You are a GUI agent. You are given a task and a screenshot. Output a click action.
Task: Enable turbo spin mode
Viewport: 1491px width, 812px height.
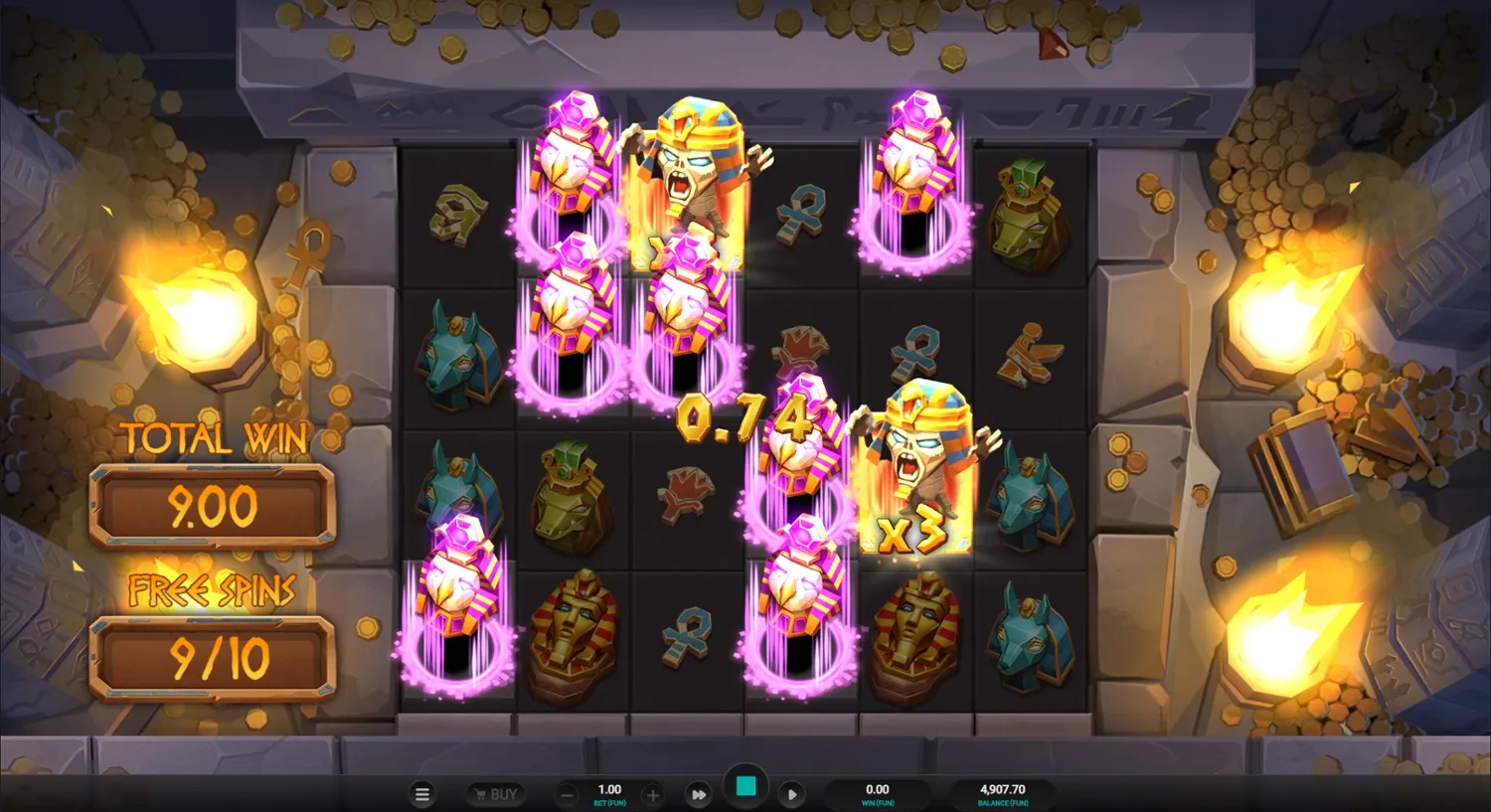pyautogui.click(x=699, y=794)
